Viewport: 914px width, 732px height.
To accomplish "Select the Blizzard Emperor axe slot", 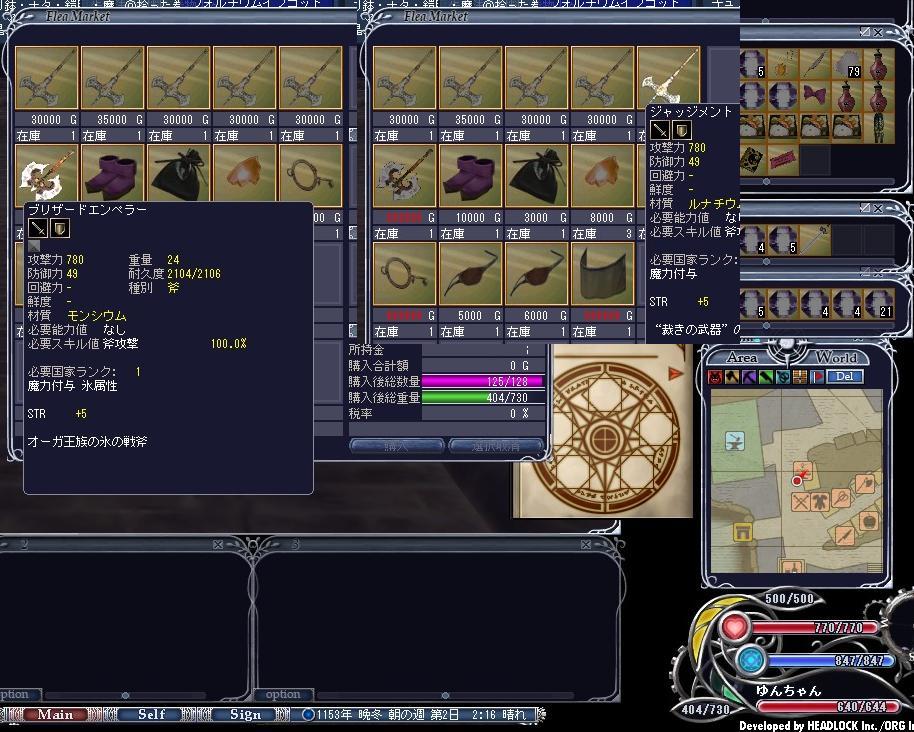I will click(x=47, y=175).
